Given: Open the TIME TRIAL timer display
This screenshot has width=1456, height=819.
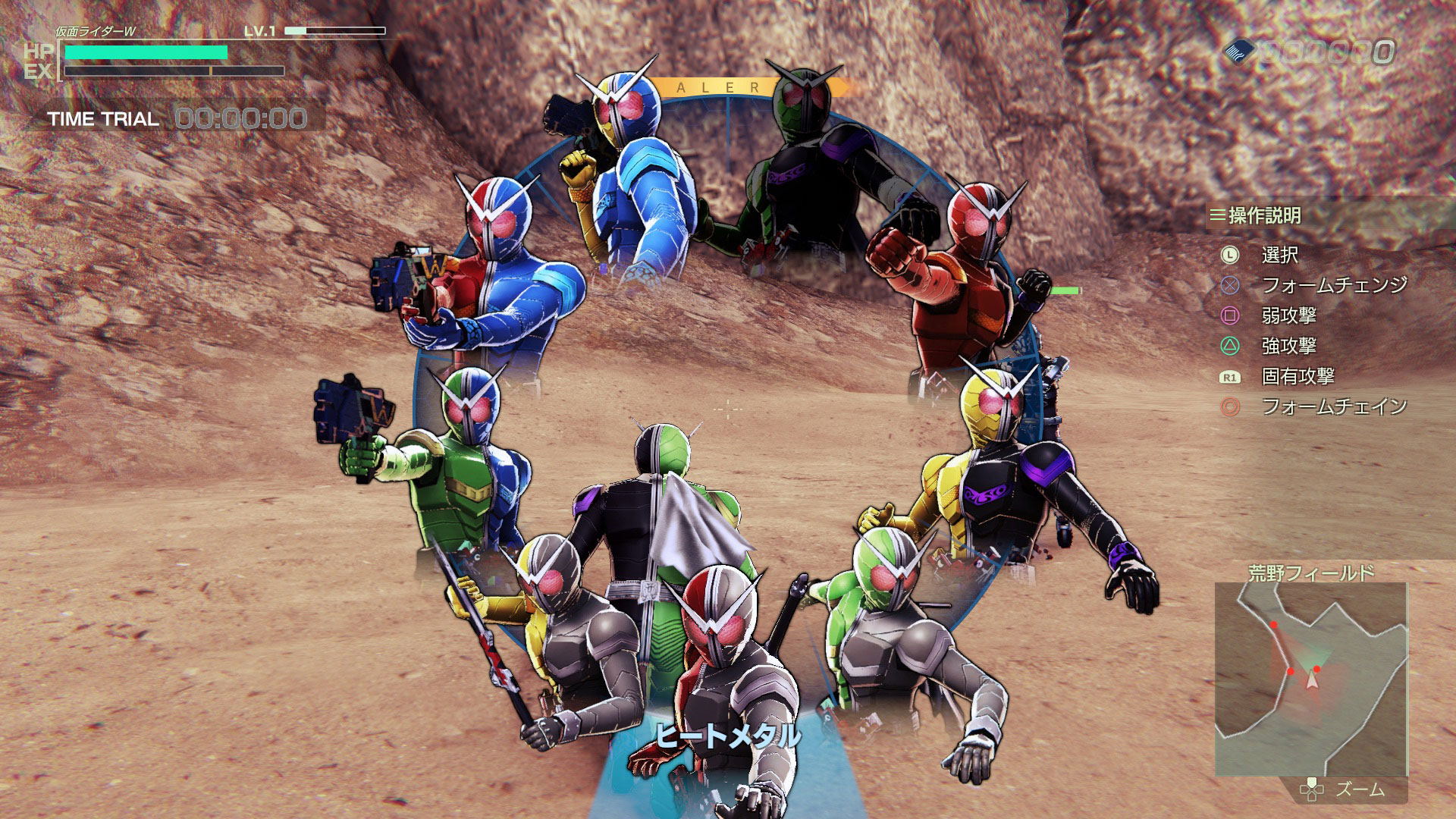Looking at the screenshot, I should pyautogui.click(x=102, y=118).
